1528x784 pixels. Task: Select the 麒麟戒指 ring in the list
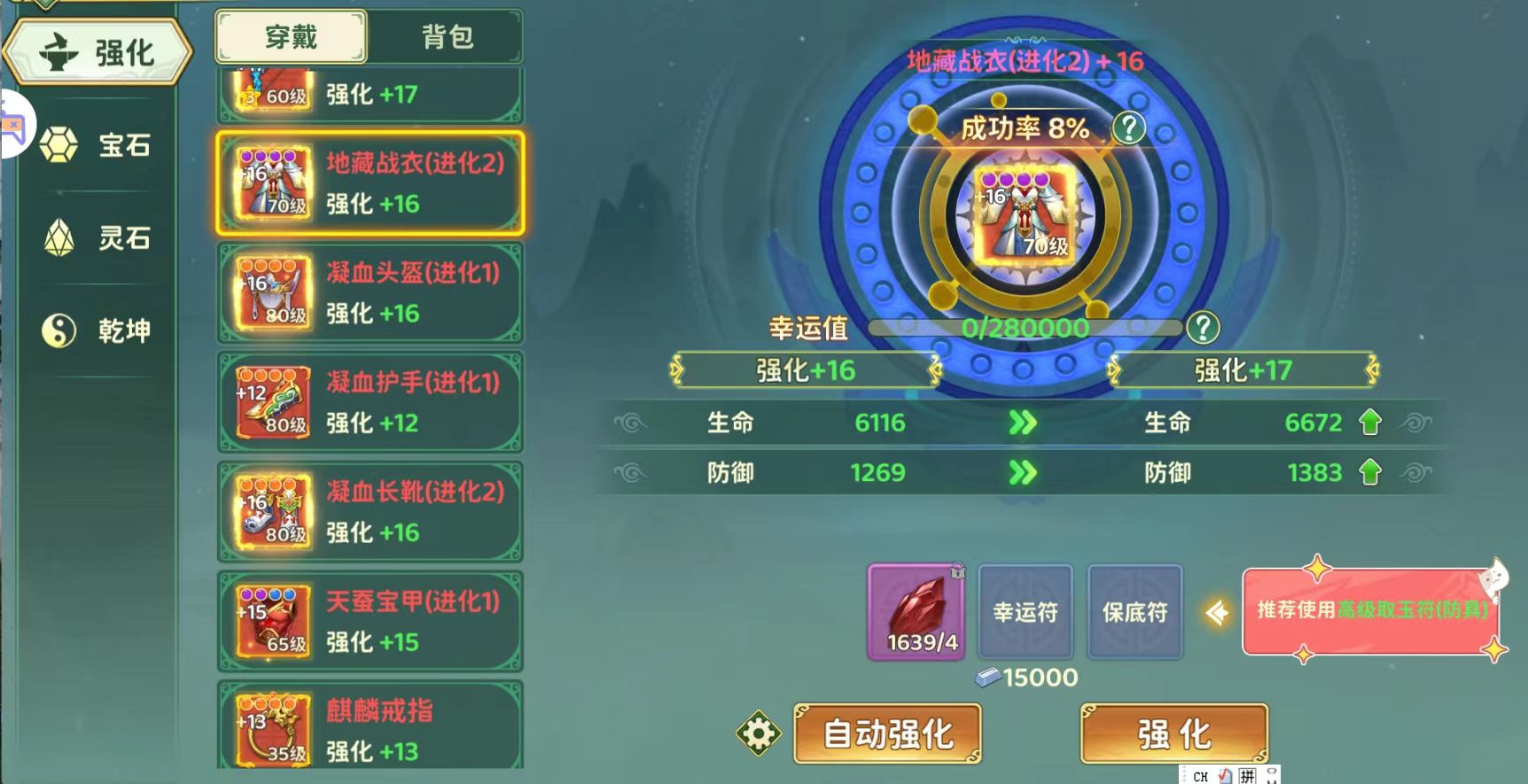pyautogui.click(x=370, y=728)
